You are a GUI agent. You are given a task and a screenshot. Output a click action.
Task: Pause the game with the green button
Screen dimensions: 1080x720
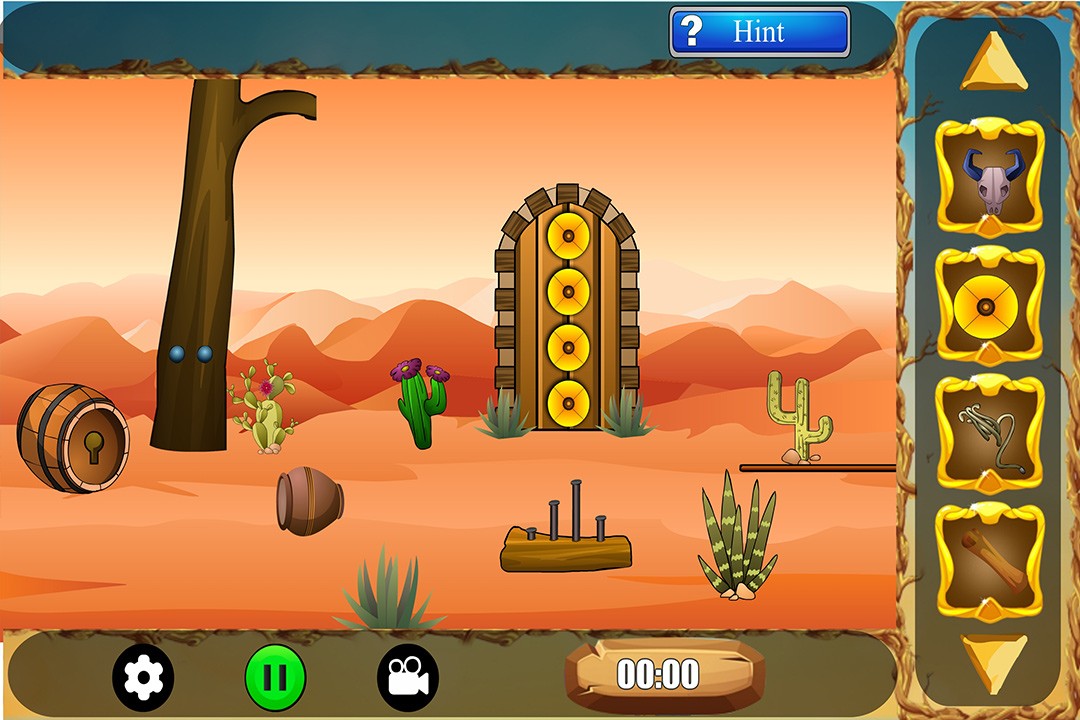point(275,677)
